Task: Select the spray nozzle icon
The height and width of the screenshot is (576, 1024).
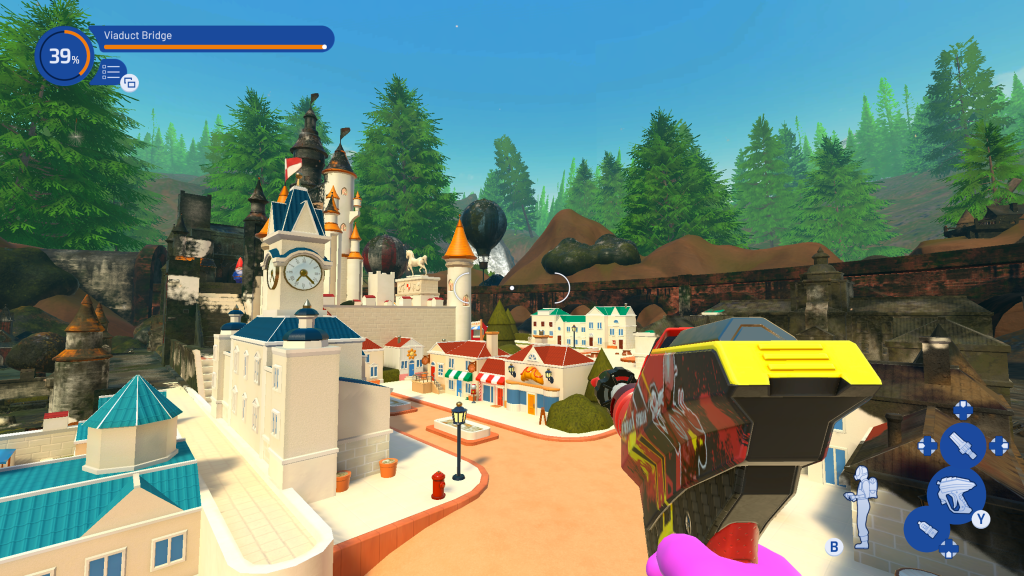Action: 963,445
